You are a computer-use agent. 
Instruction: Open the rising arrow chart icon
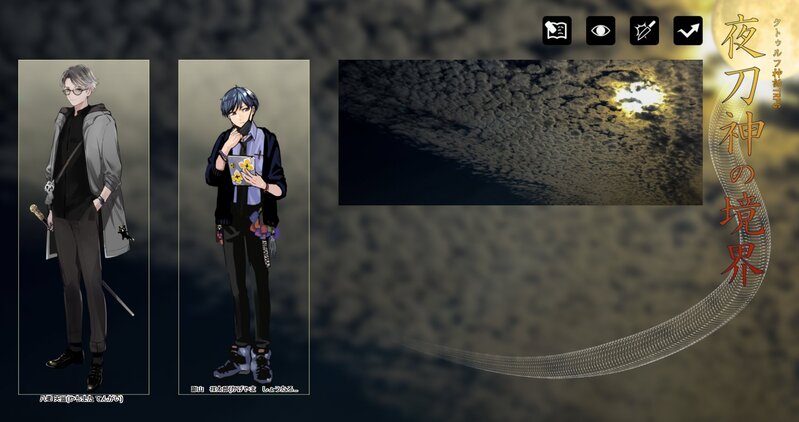[687, 31]
